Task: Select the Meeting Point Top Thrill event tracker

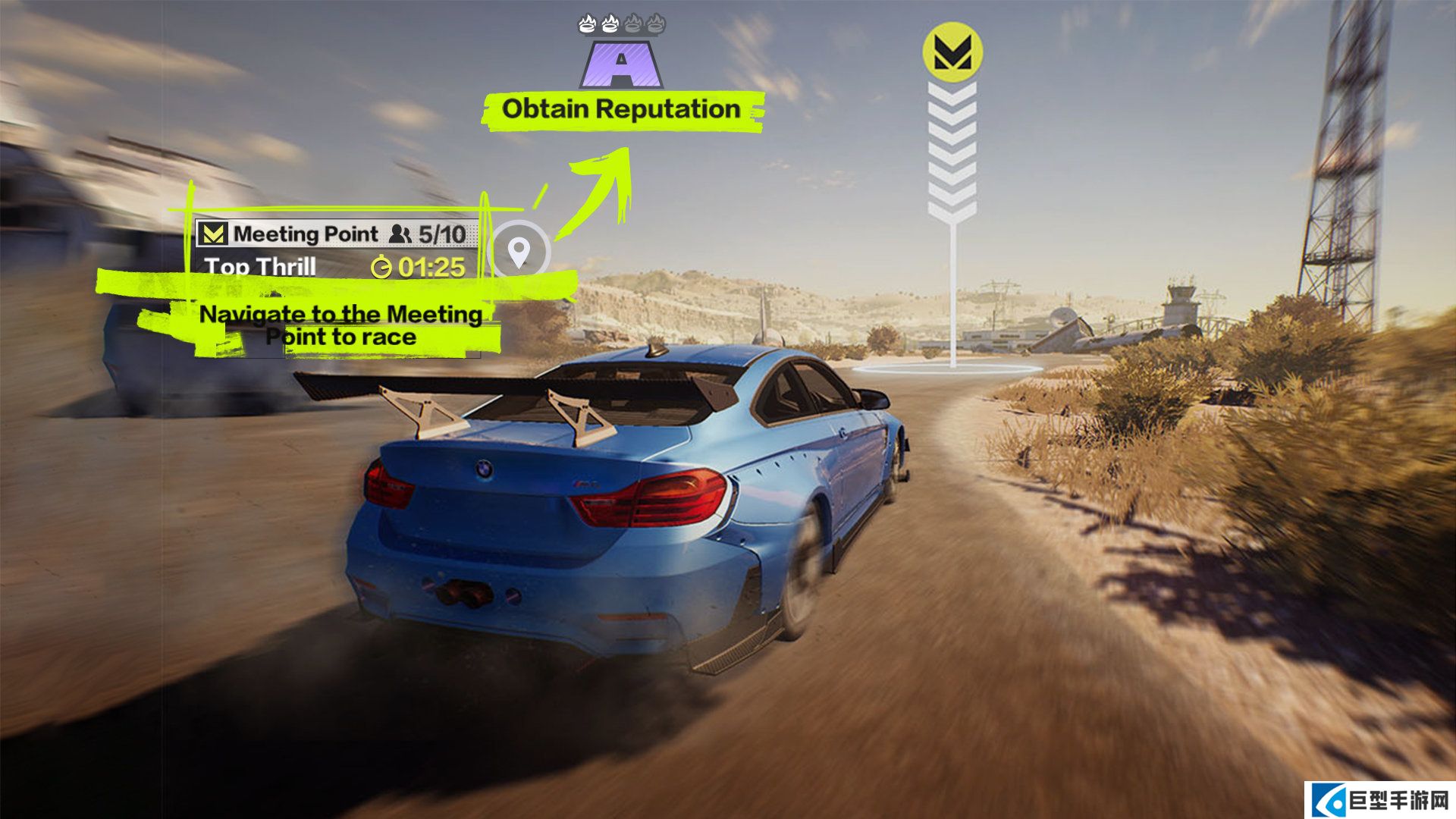Action: click(337, 250)
